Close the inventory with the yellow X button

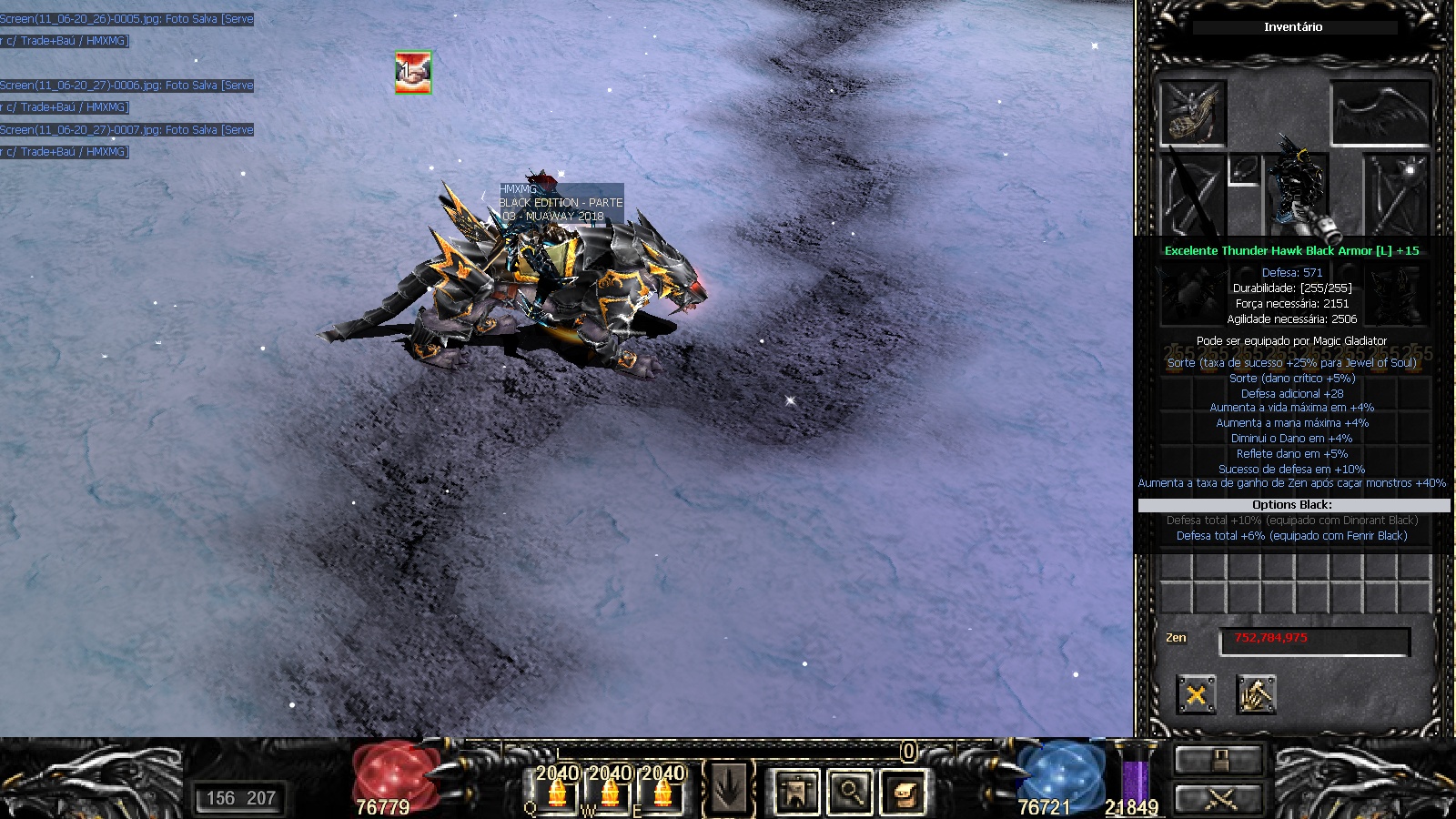click(1196, 696)
